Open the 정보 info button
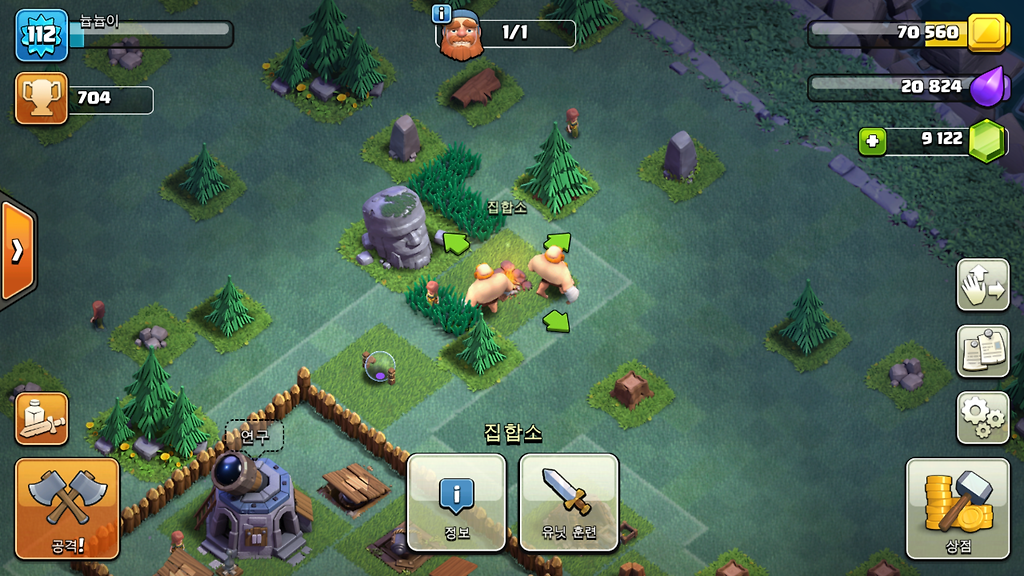This screenshot has height=576, width=1024. tap(456, 502)
